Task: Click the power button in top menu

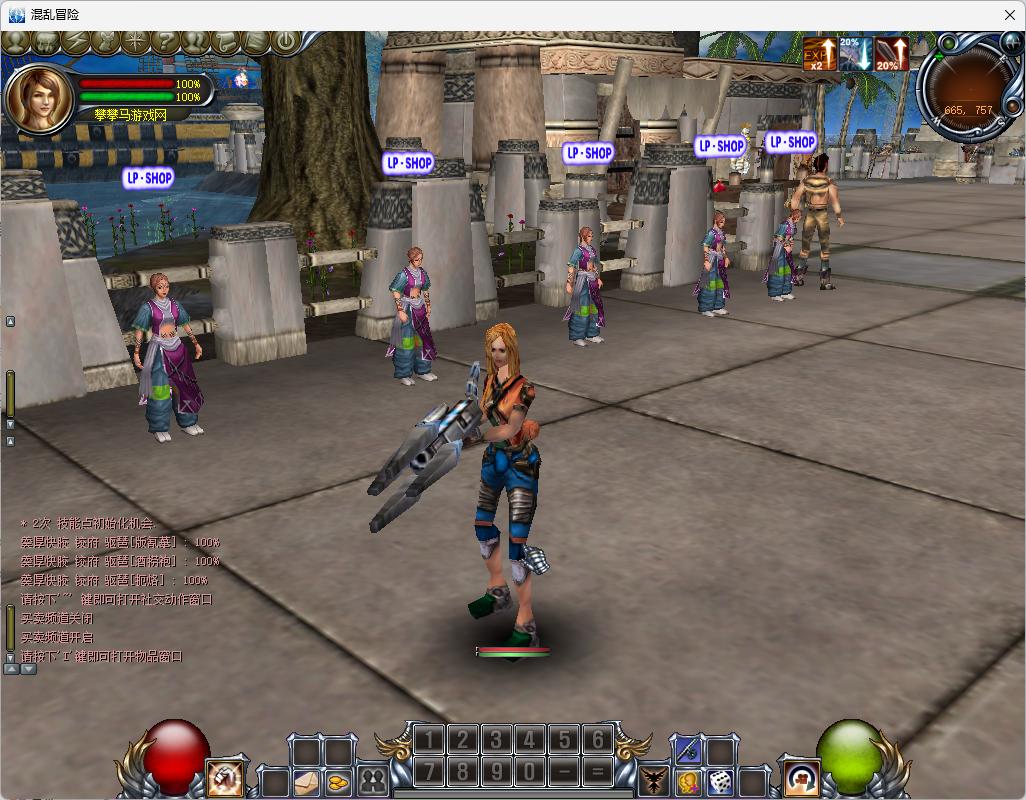Action: click(x=287, y=42)
